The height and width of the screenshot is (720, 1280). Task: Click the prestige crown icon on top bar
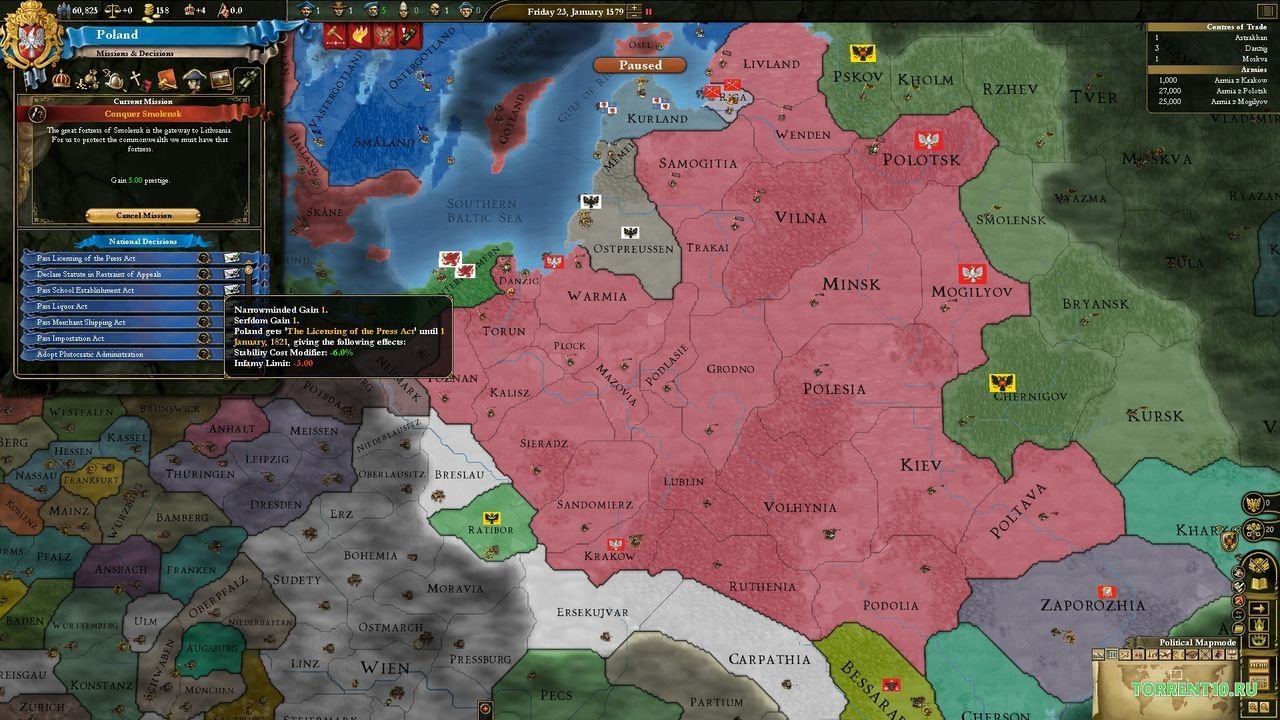tap(189, 10)
